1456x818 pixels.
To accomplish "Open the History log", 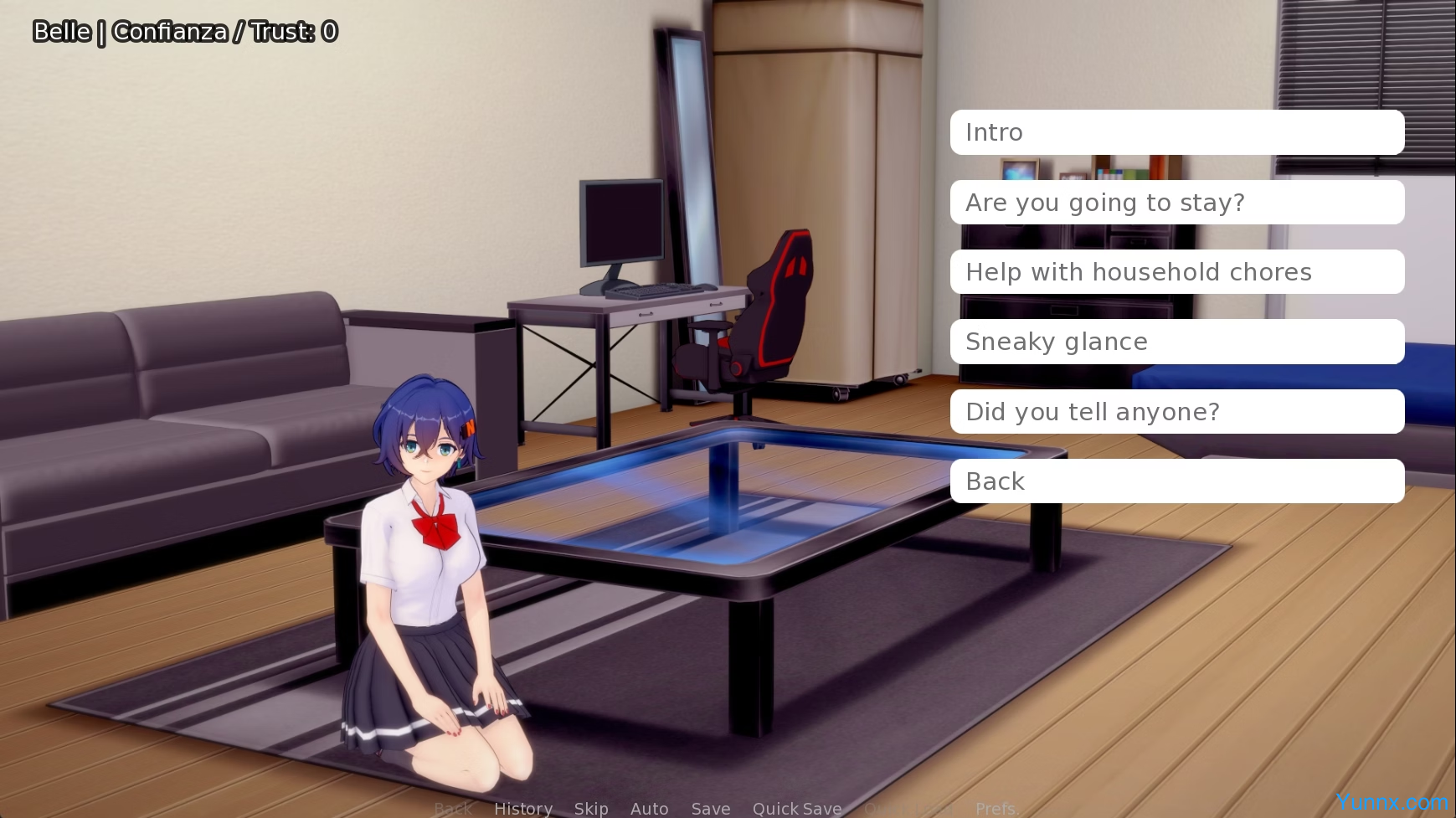I will tap(523, 808).
